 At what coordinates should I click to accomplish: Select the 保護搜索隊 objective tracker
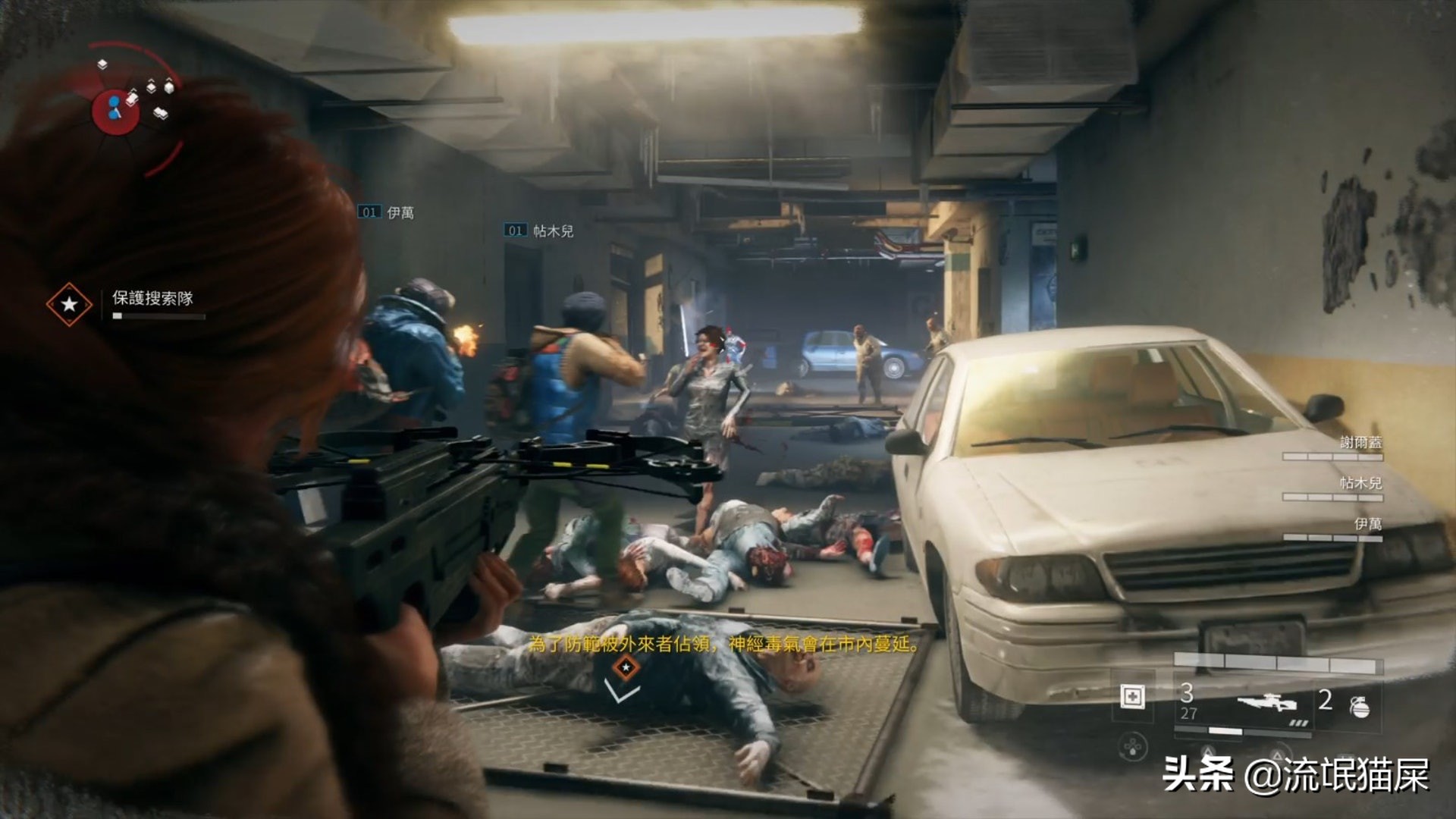pyautogui.click(x=152, y=298)
